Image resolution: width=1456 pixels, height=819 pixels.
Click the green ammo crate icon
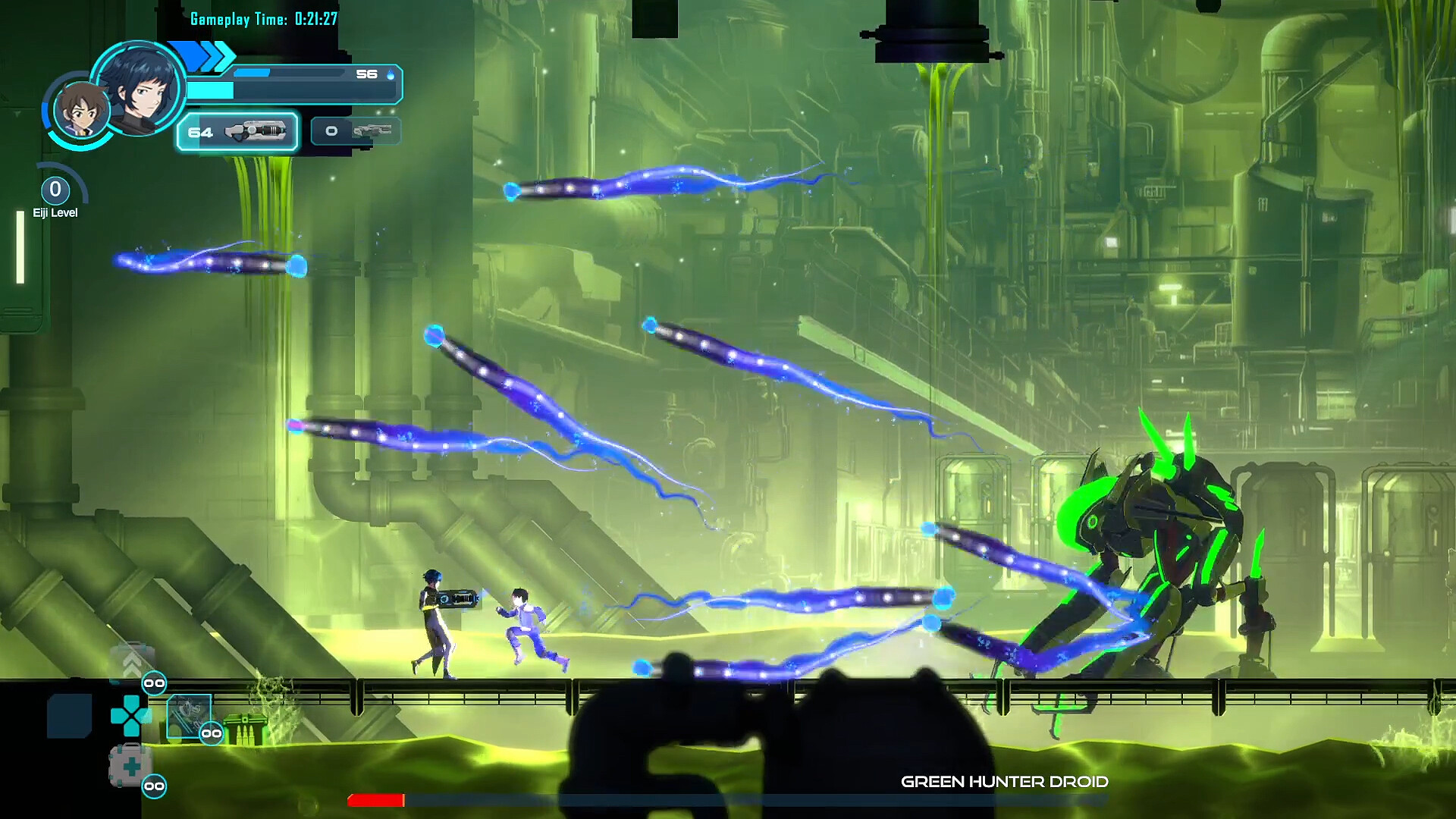[245, 727]
